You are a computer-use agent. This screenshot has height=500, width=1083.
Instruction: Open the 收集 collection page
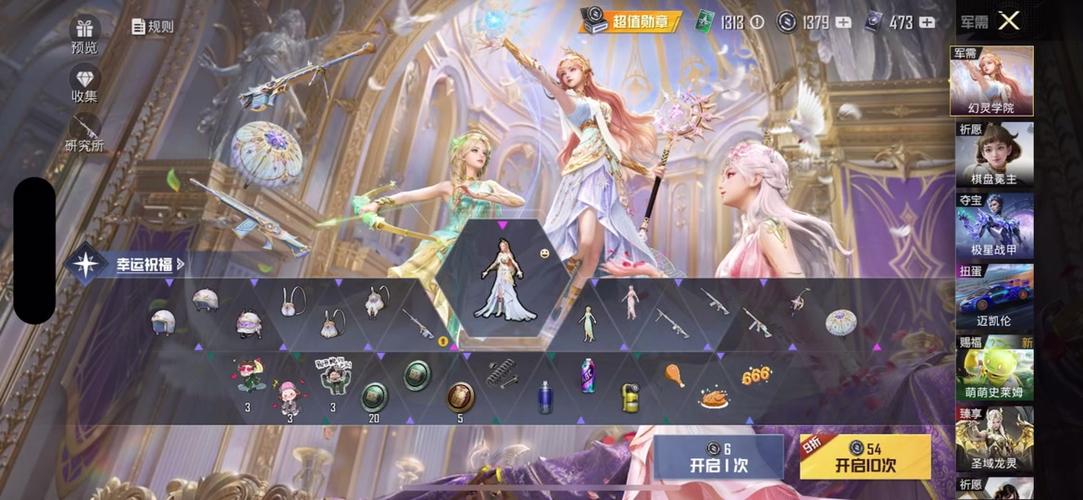coord(84,85)
